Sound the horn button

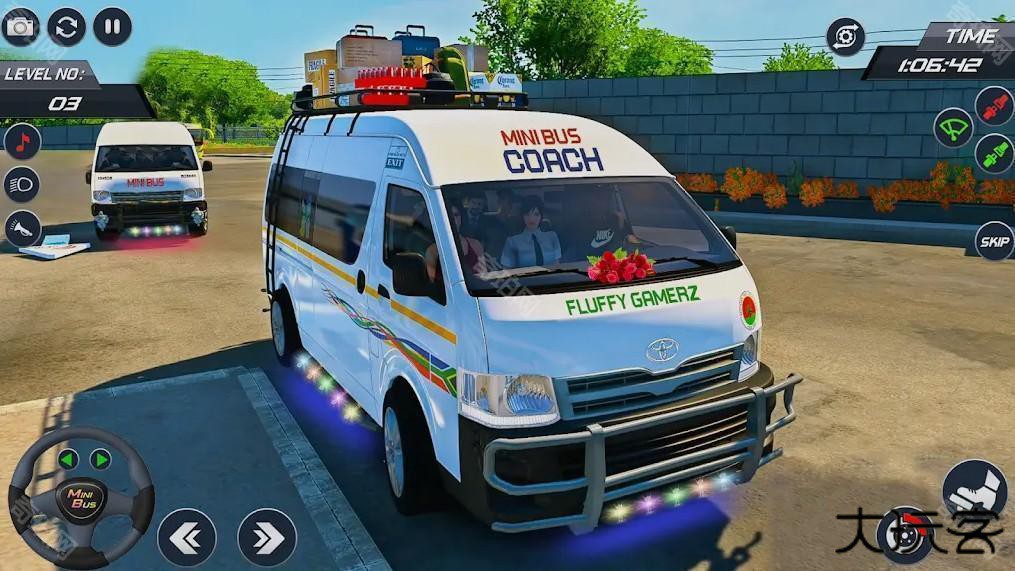(x=22, y=228)
